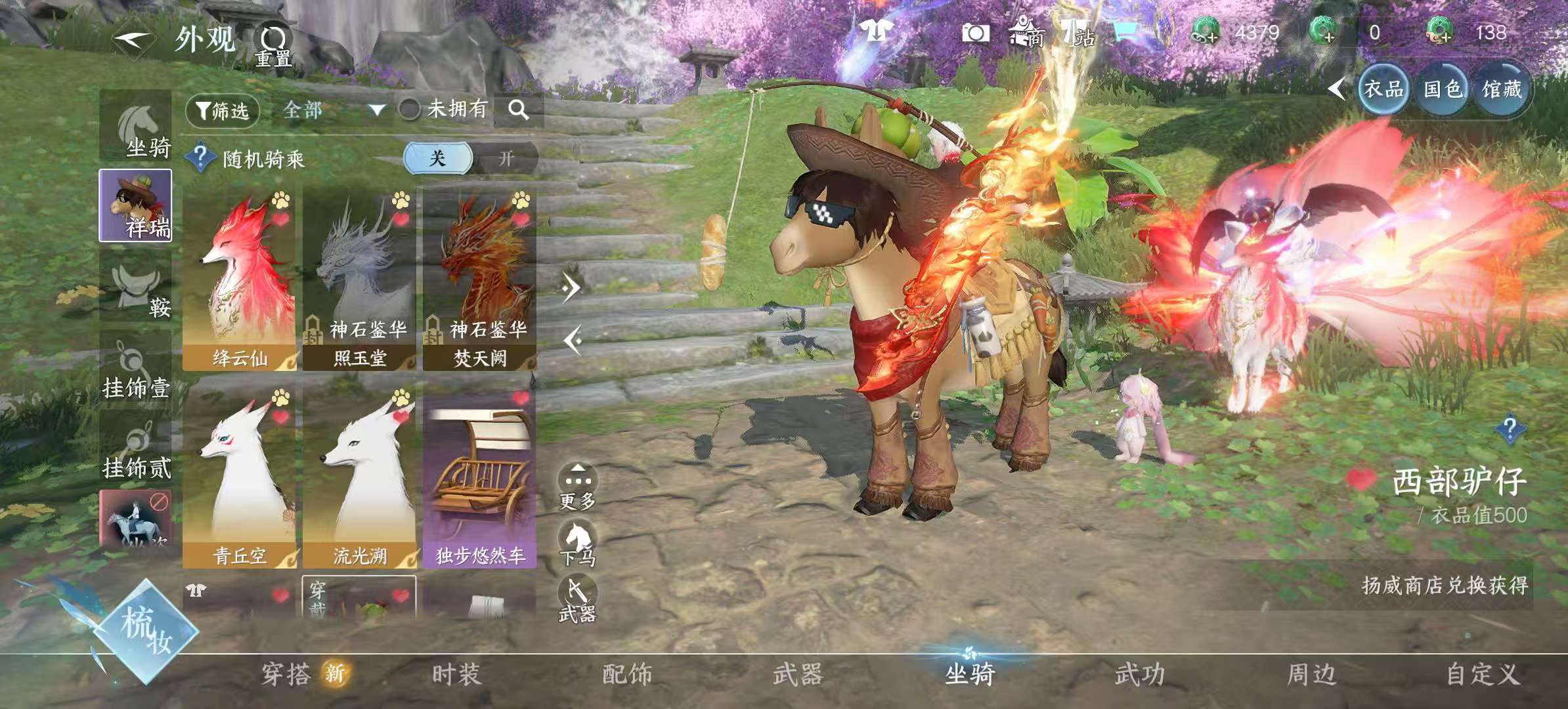Switch to the 时装 bottom tab
Screen dimensions: 1568x709
click(x=457, y=674)
